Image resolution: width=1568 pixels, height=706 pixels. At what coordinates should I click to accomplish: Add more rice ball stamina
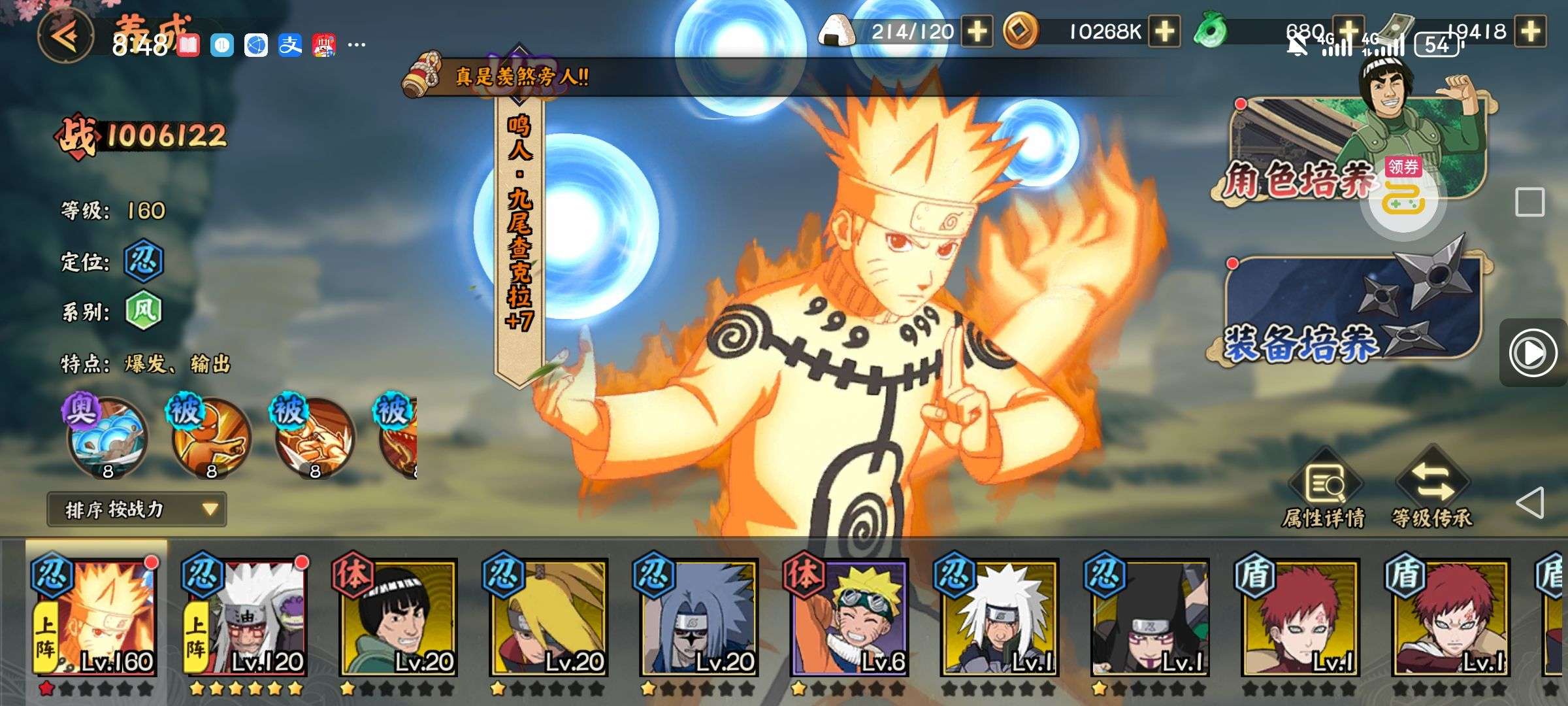(977, 31)
